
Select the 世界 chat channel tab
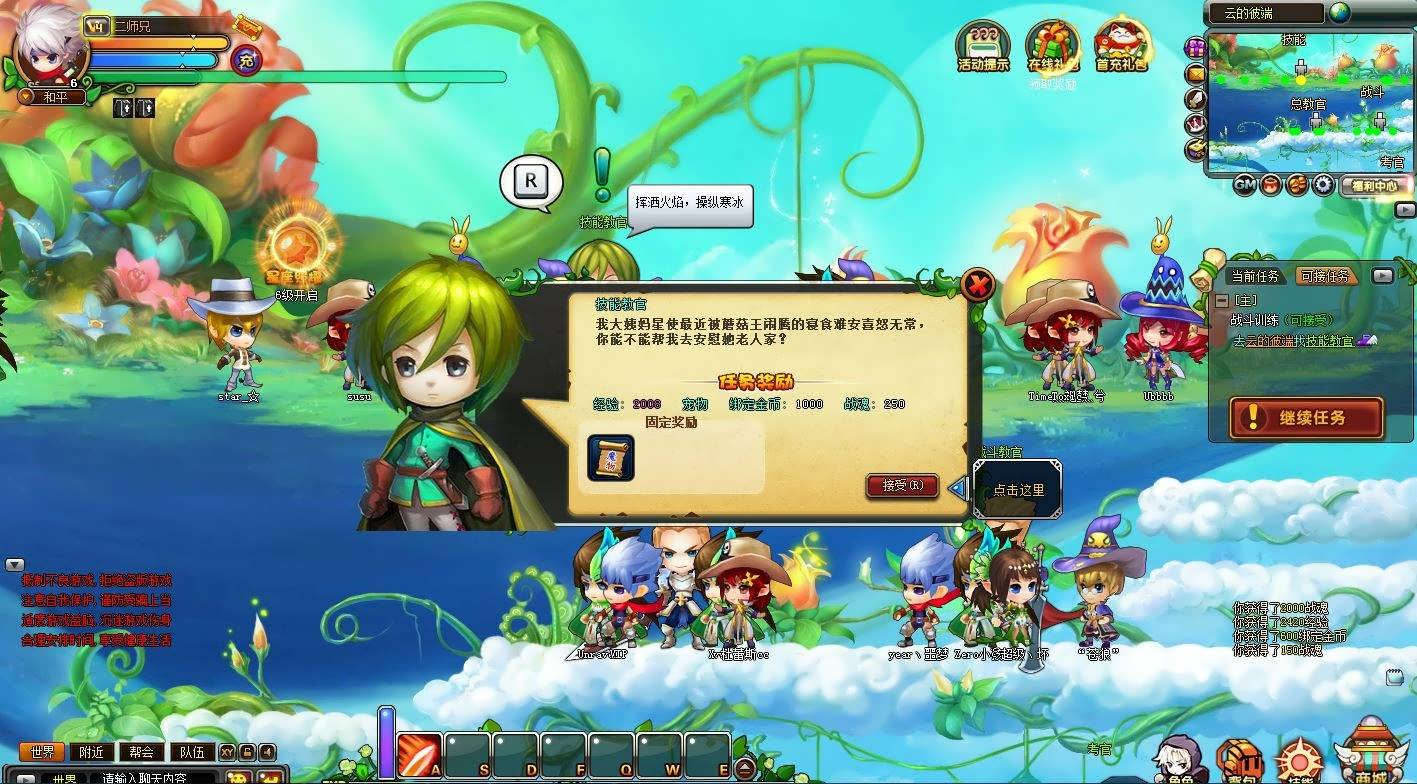coord(42,752)
